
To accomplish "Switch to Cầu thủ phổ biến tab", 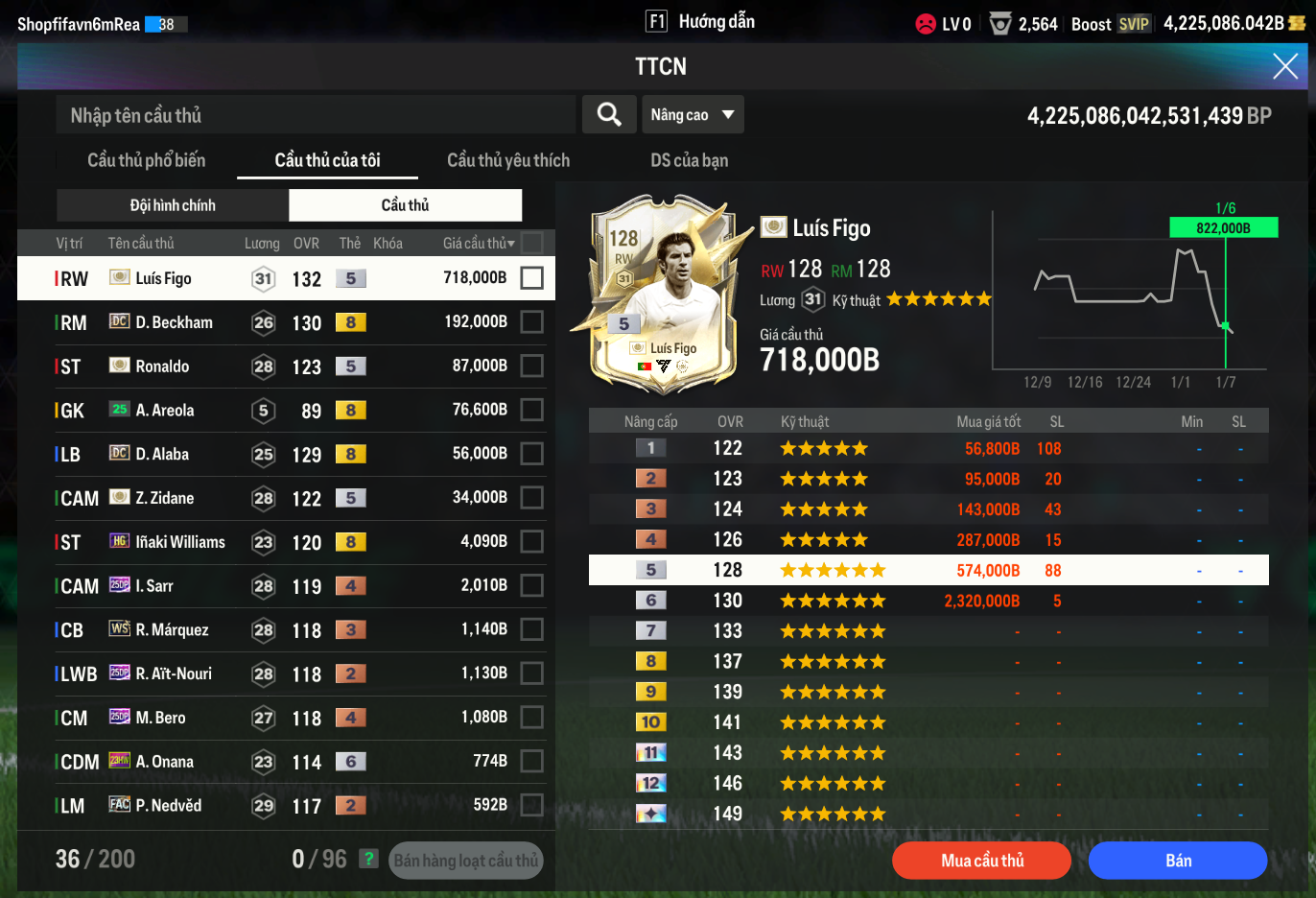I will [146, 160].
